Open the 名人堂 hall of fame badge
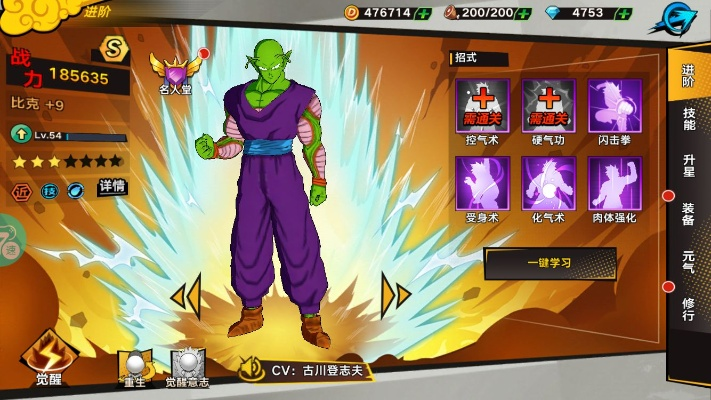The width and height of the screenshot is (711, 400). (x=176, y=73)
